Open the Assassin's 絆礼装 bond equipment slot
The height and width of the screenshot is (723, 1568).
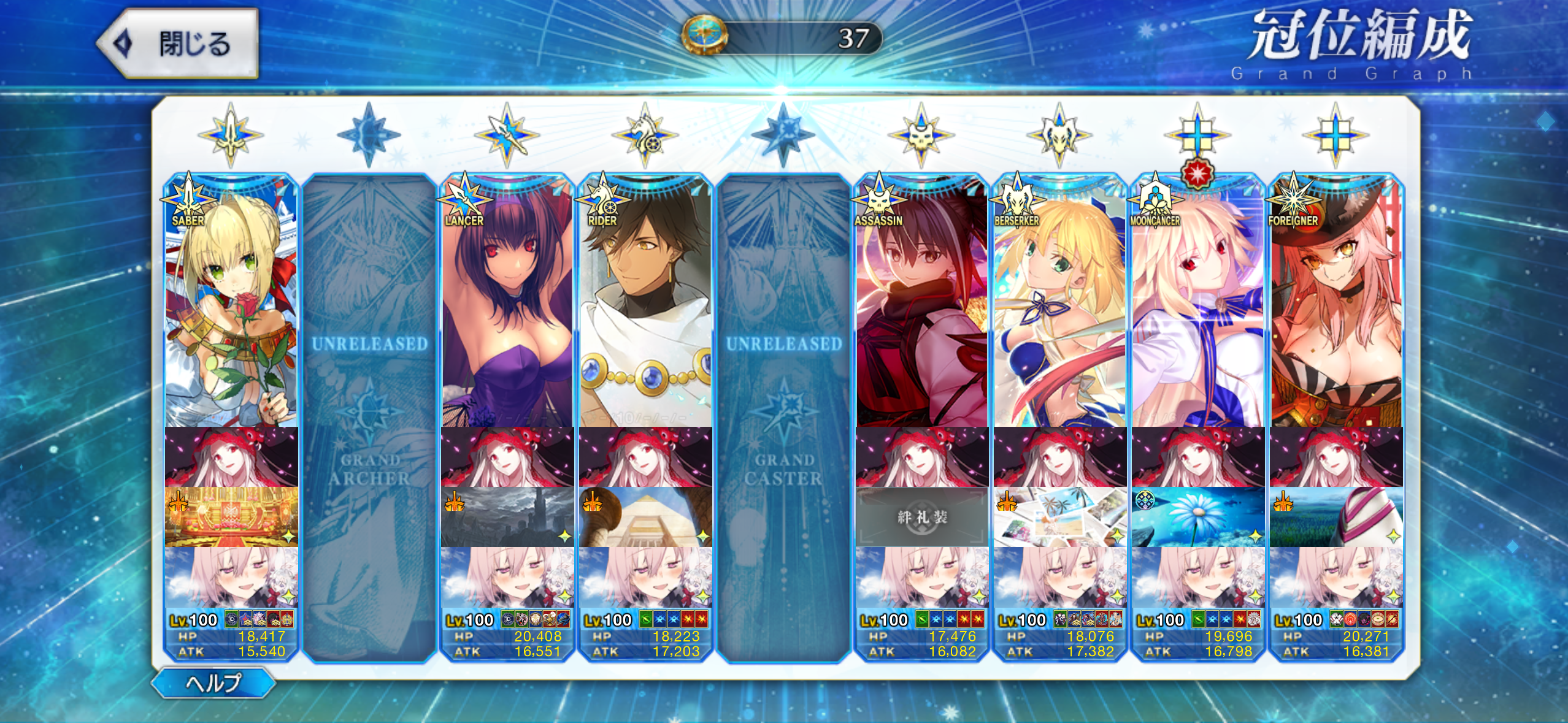921,517
